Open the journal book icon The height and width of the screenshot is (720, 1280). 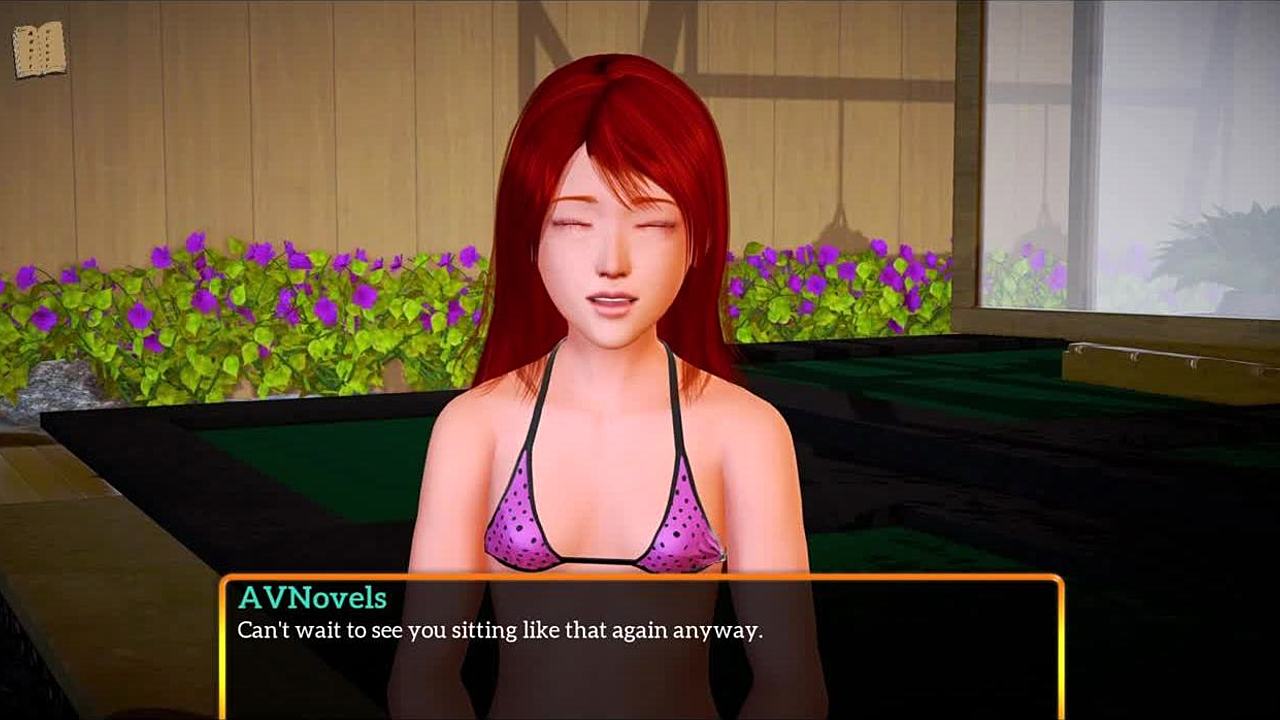pyautogui.click(x=39, y=49)
